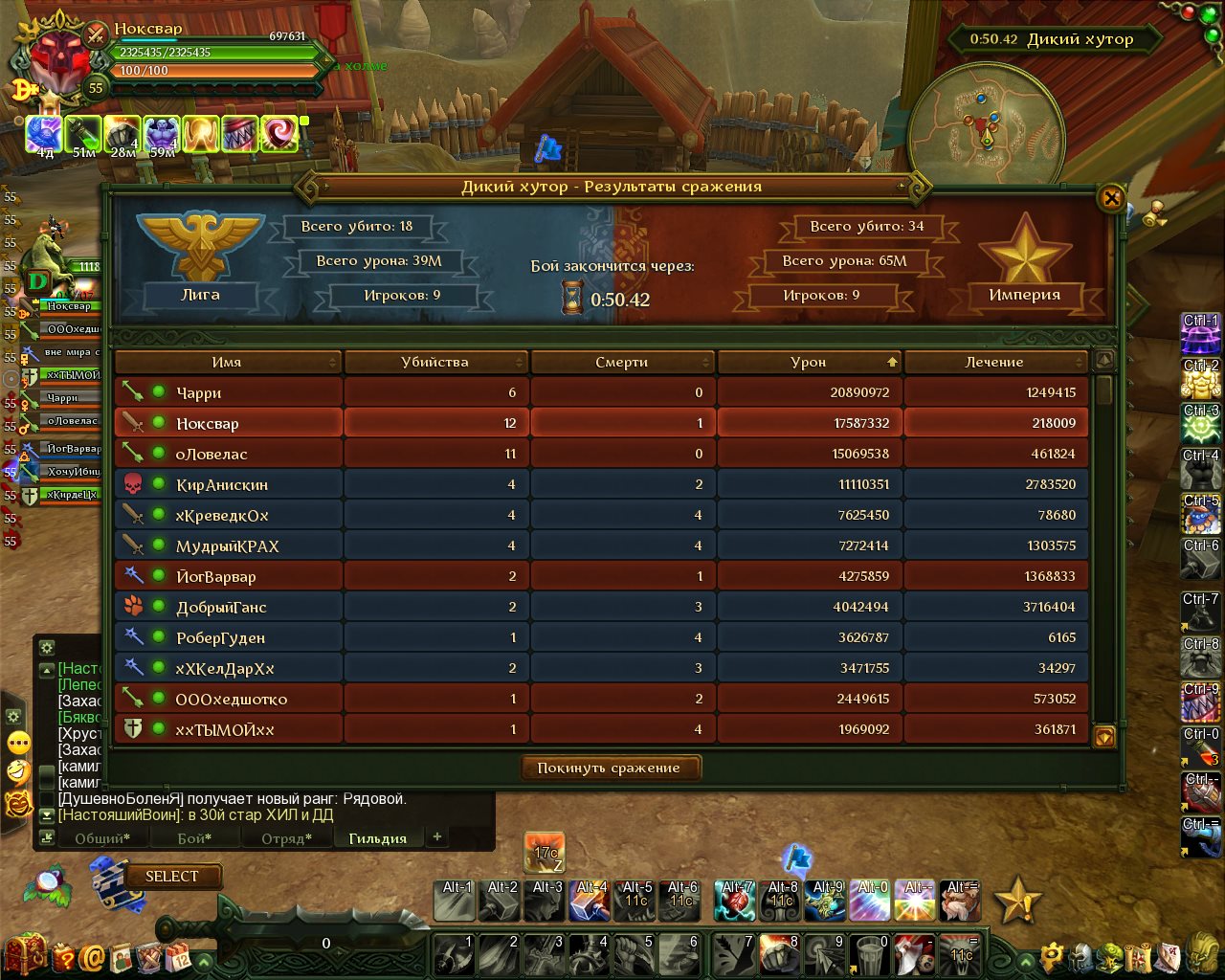Click the SELECT button

click(x=172, y=876)
